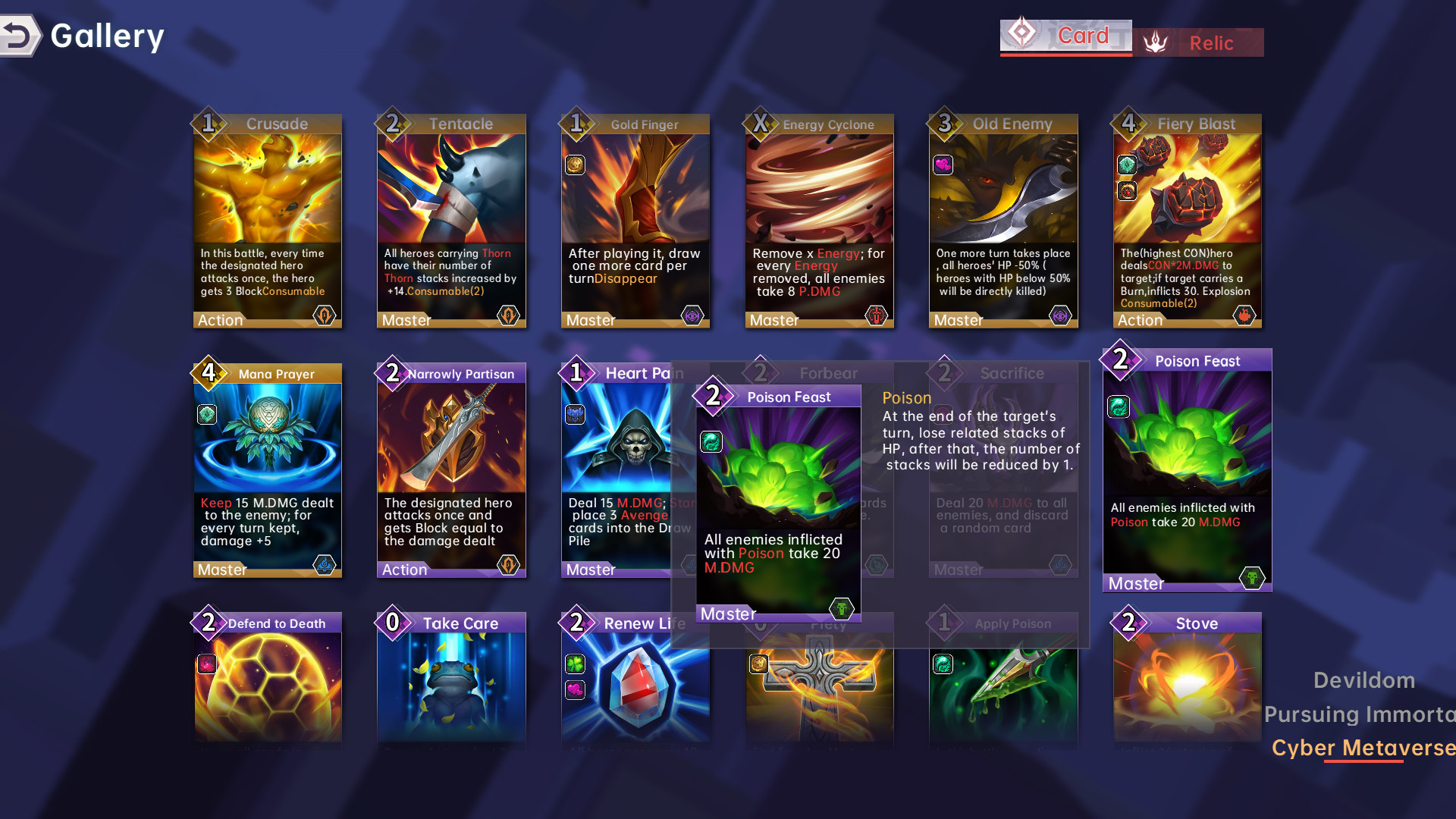Click the poison badge on Poison Feast card
This screenshot has width=1456, height=819.
1251,577
